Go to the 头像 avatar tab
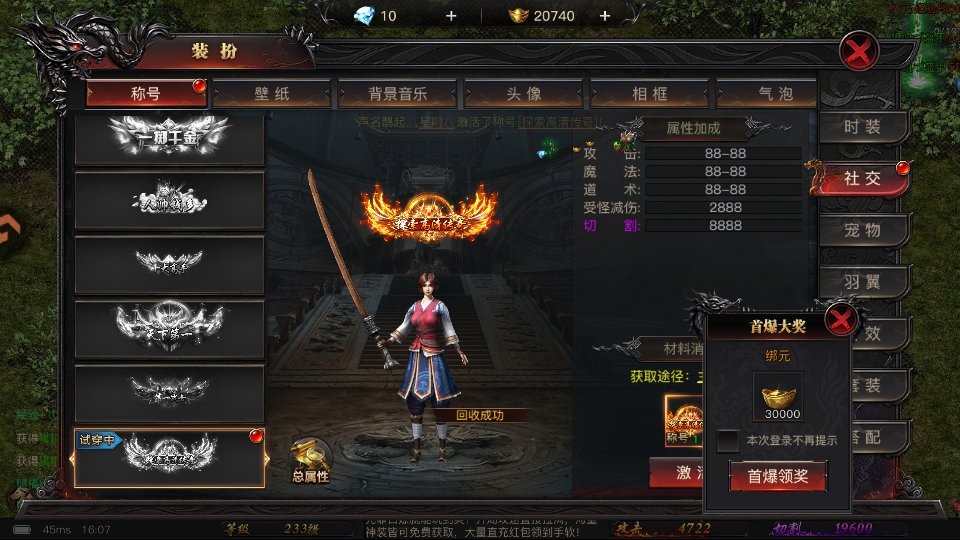Screen dimensions: 960x540 (523, 94)
